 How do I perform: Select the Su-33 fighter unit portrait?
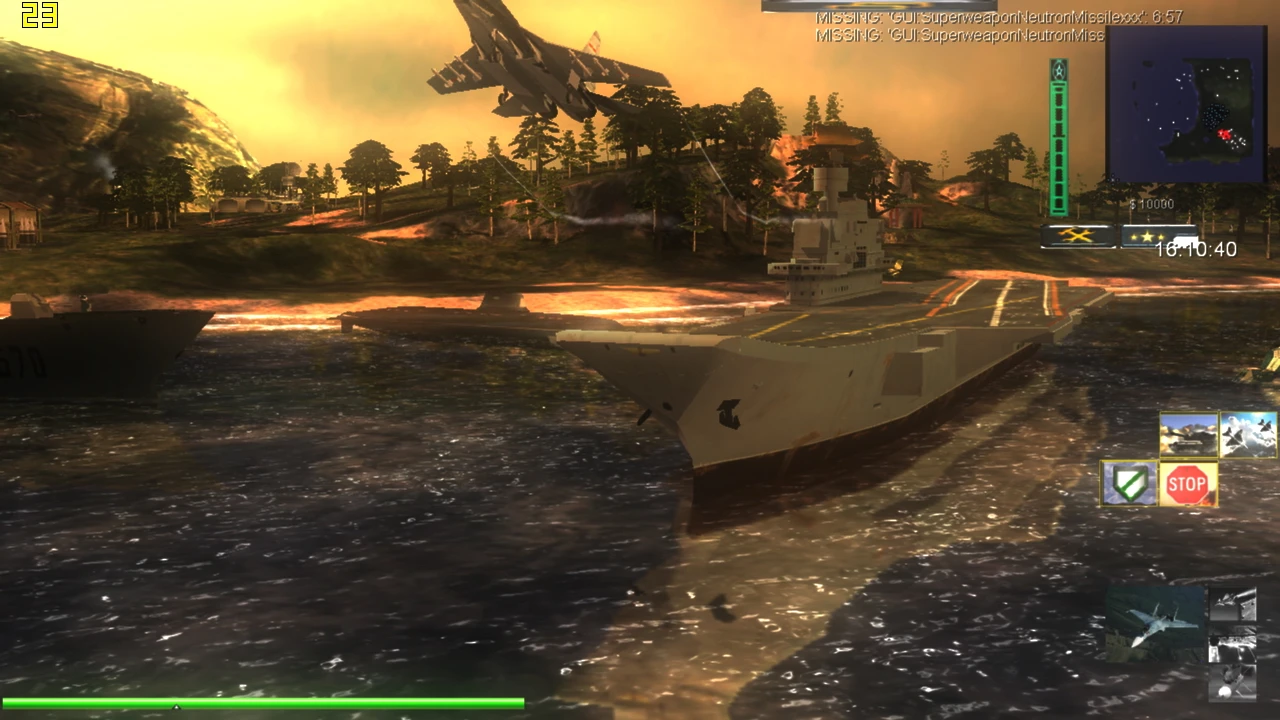coord(1154,623)
